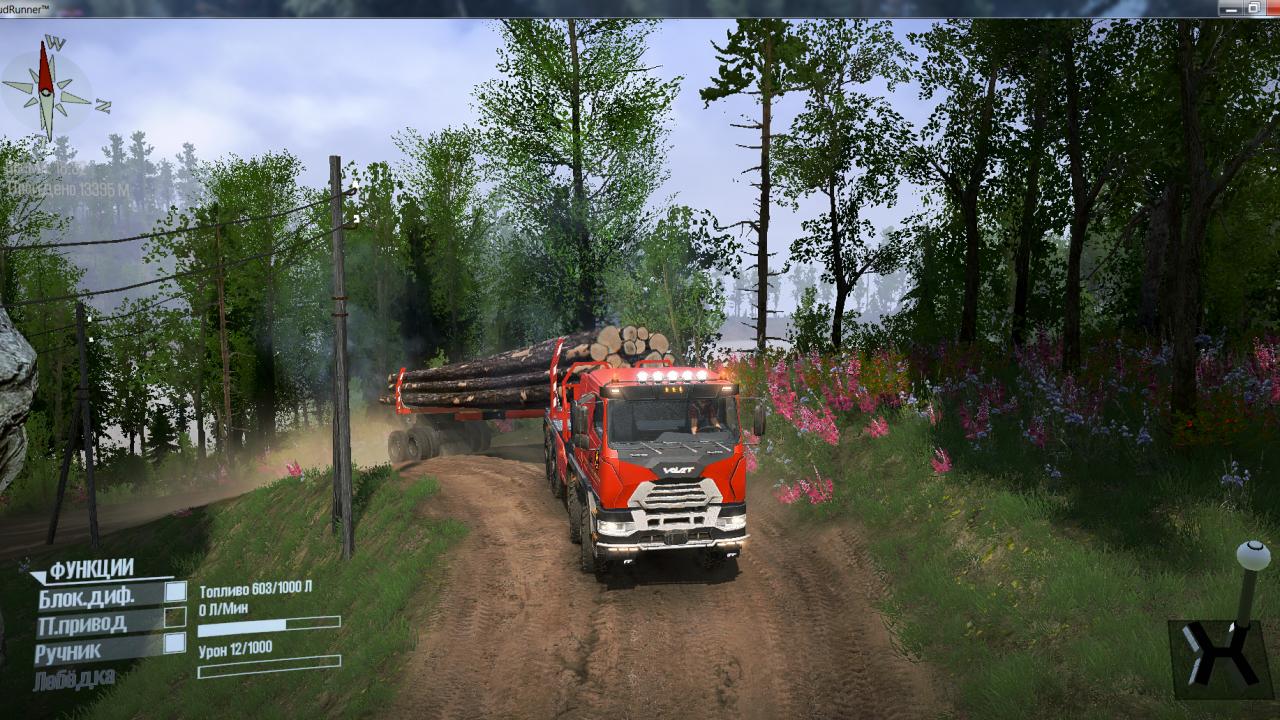Viewport: 1280px width, 720px height.
Task: Select the Лебёдка winch function
Action: (73, 679)
